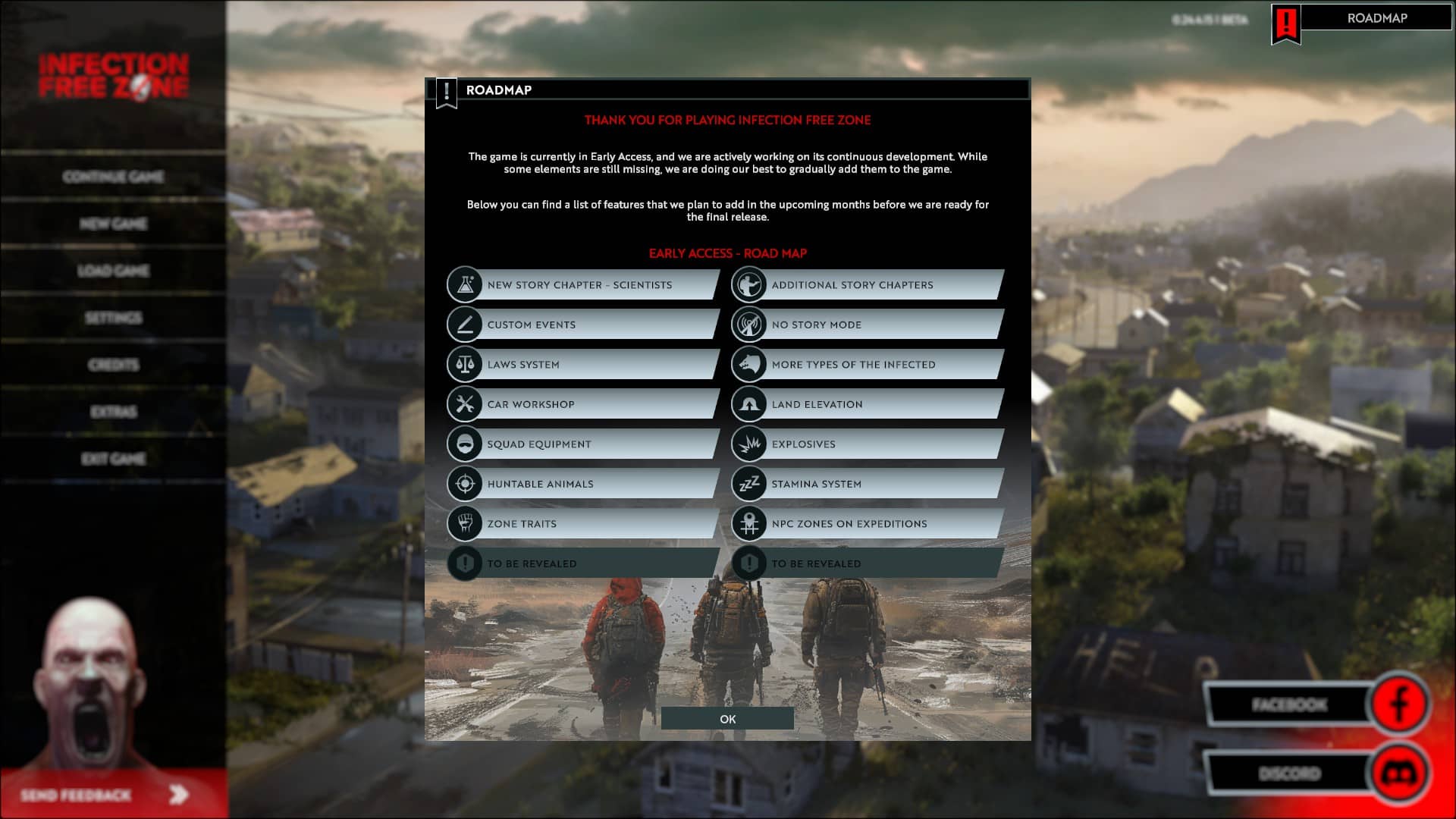This screenshot has width=1456, height=819.
Task: Click the Facebook icon button
Action: pyautogui.click(x=1400, y=704)
